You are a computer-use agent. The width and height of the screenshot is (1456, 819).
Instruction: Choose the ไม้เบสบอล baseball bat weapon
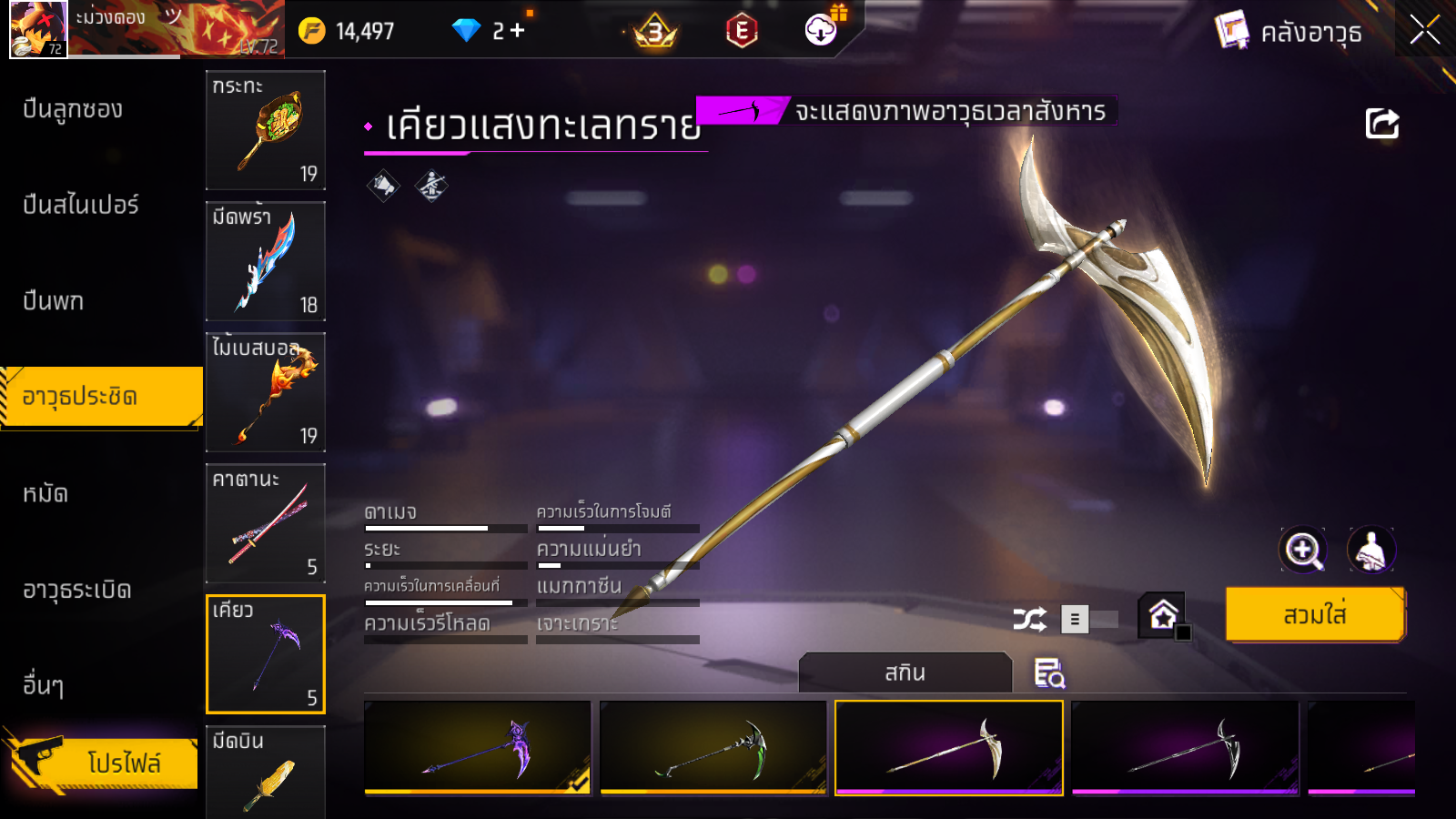[x=266, y=392]
